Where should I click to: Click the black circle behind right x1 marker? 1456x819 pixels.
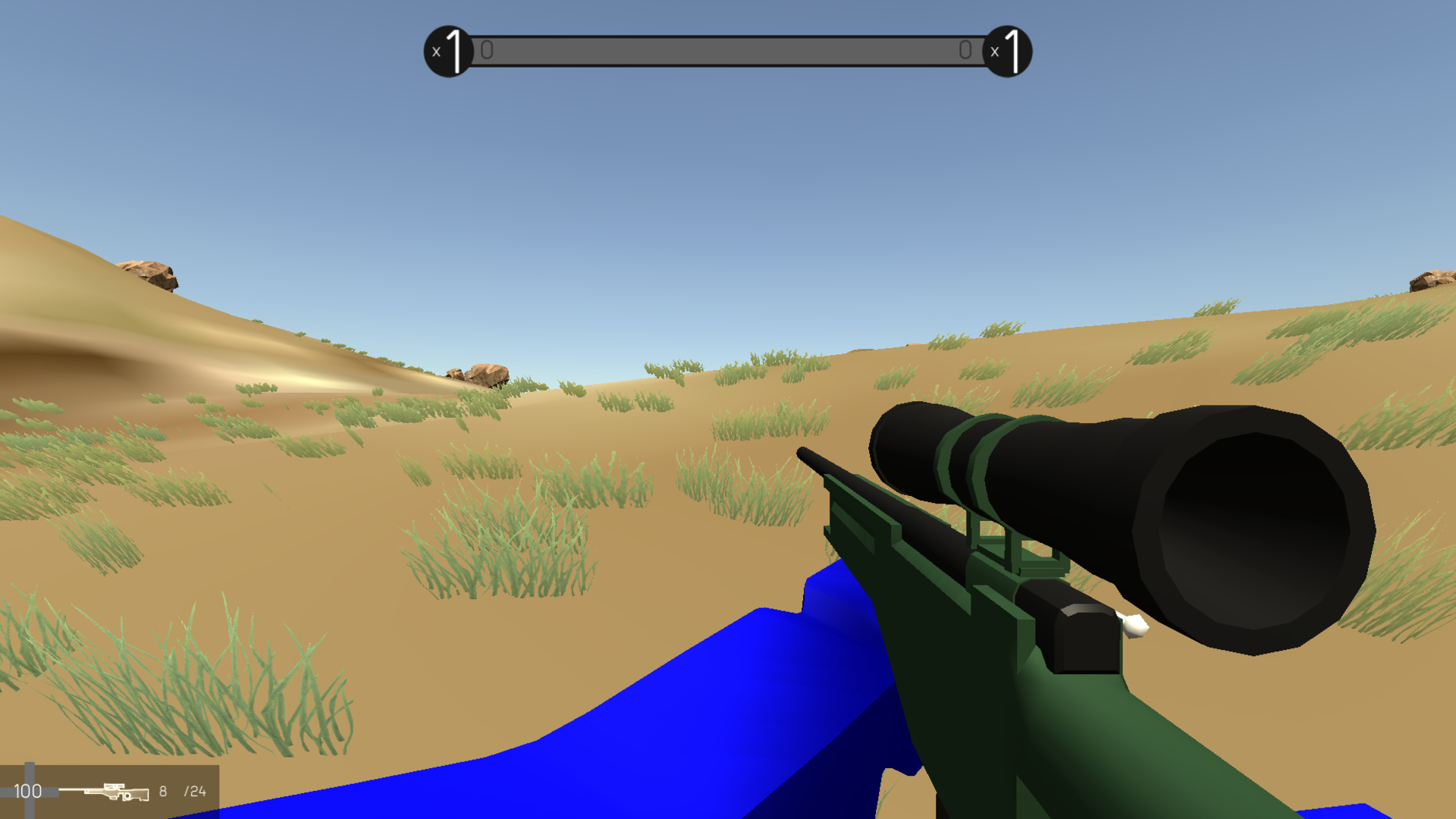click(x=1010, y=51)
